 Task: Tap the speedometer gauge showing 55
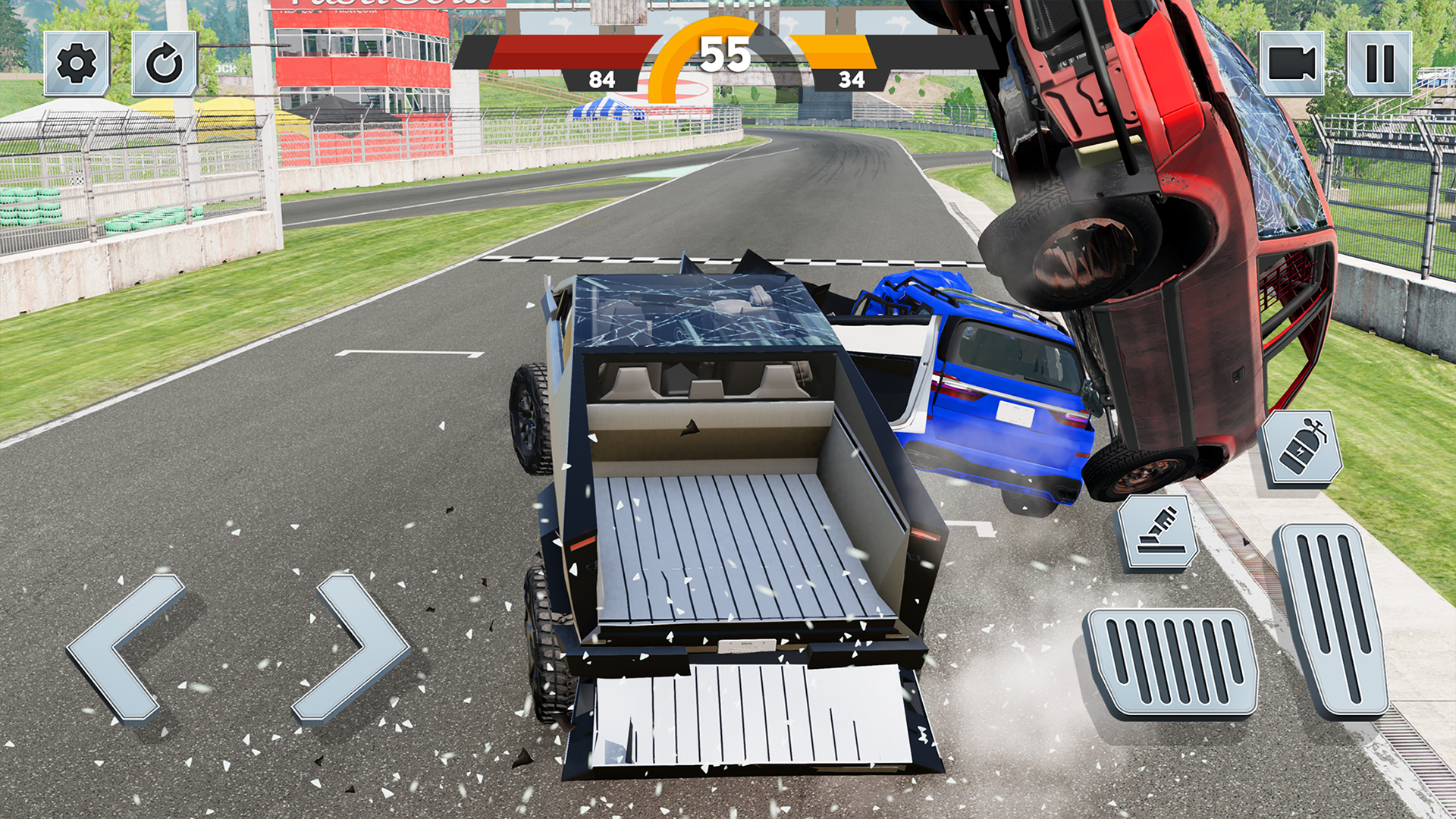(x=726, y=53)
